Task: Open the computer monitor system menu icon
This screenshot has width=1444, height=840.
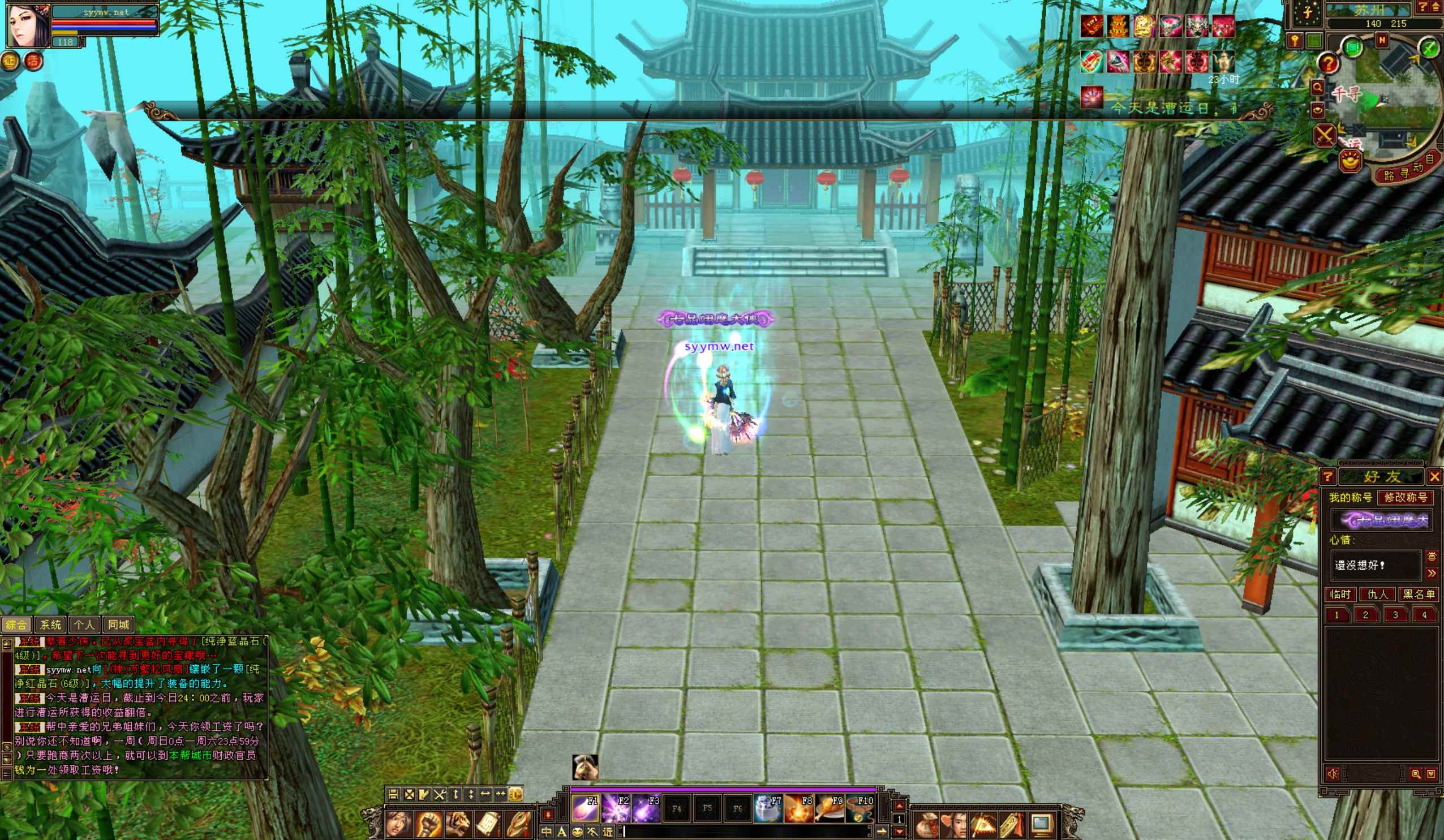Action: tap(1041, 825)
